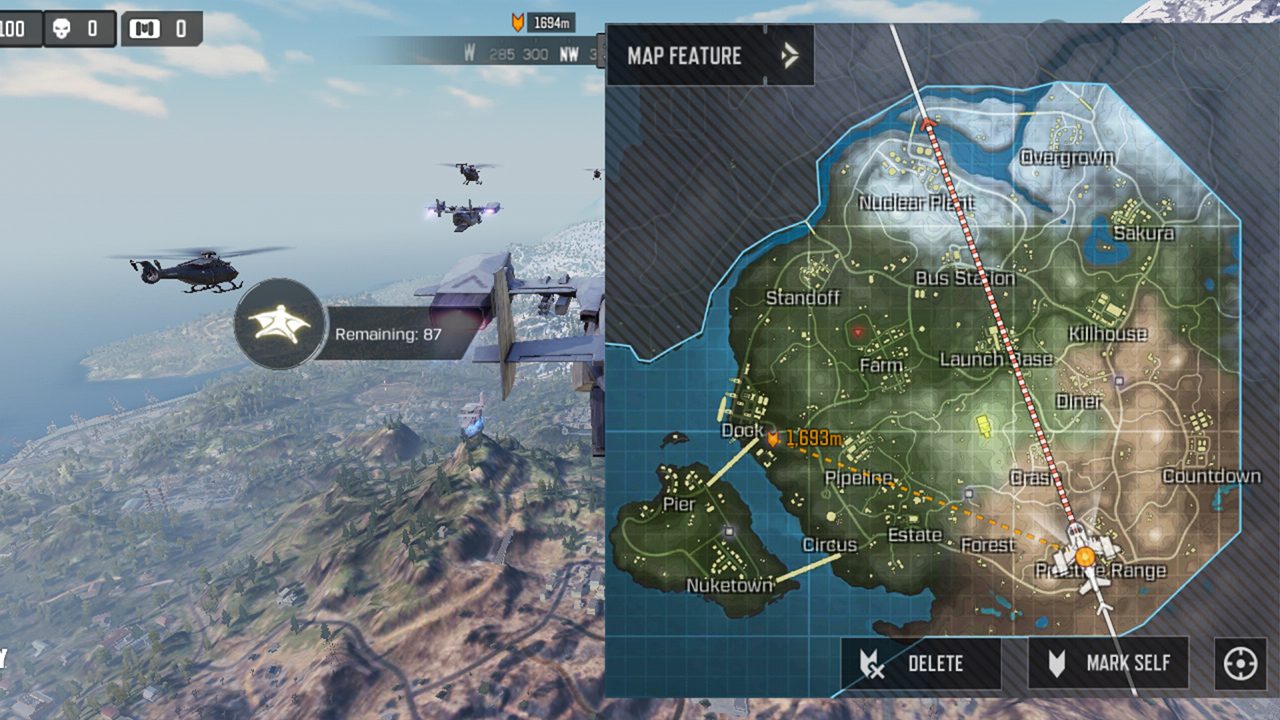Open the Map Feature panel
The height and width of the screenshot is (720, 1280).
[x=710, y=55]
